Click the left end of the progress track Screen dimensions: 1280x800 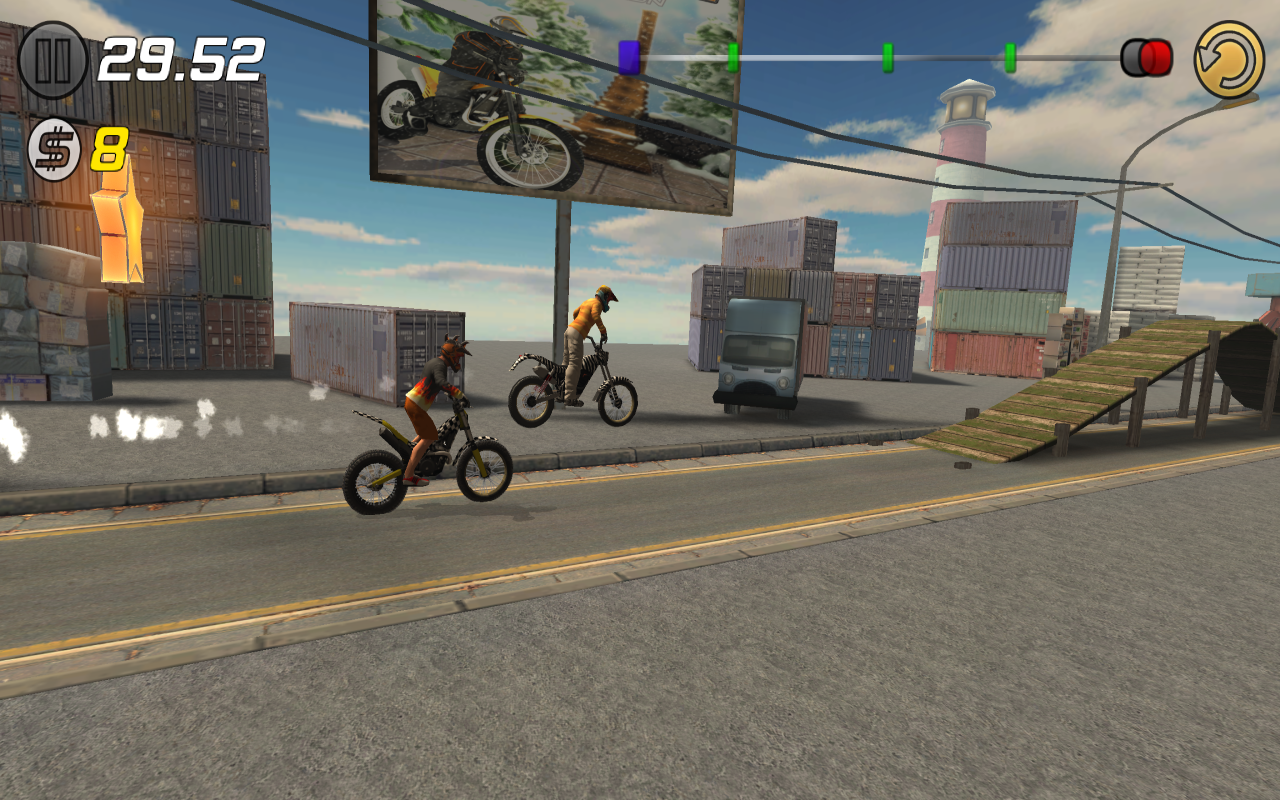pyautogui.click(x=645, y=57)
